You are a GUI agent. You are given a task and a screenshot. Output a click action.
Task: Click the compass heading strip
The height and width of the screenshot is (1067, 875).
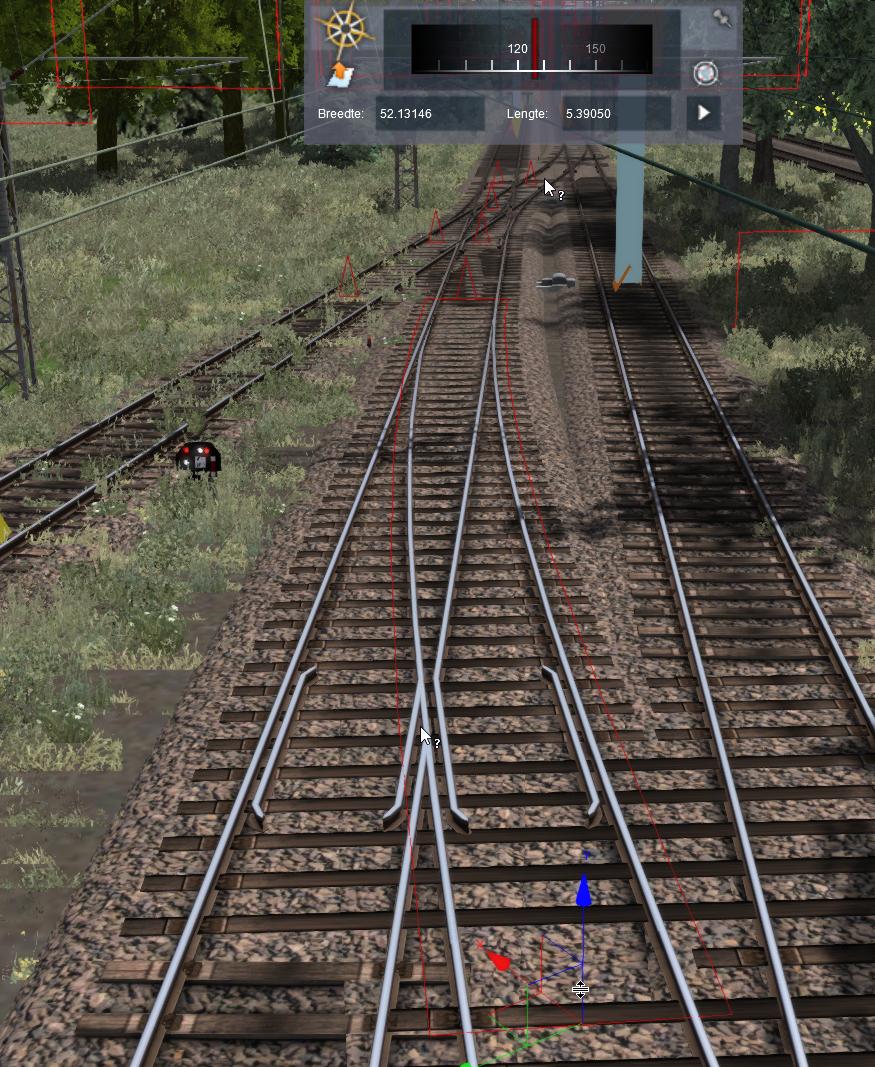pyautogui.click(x=532, y=49)
